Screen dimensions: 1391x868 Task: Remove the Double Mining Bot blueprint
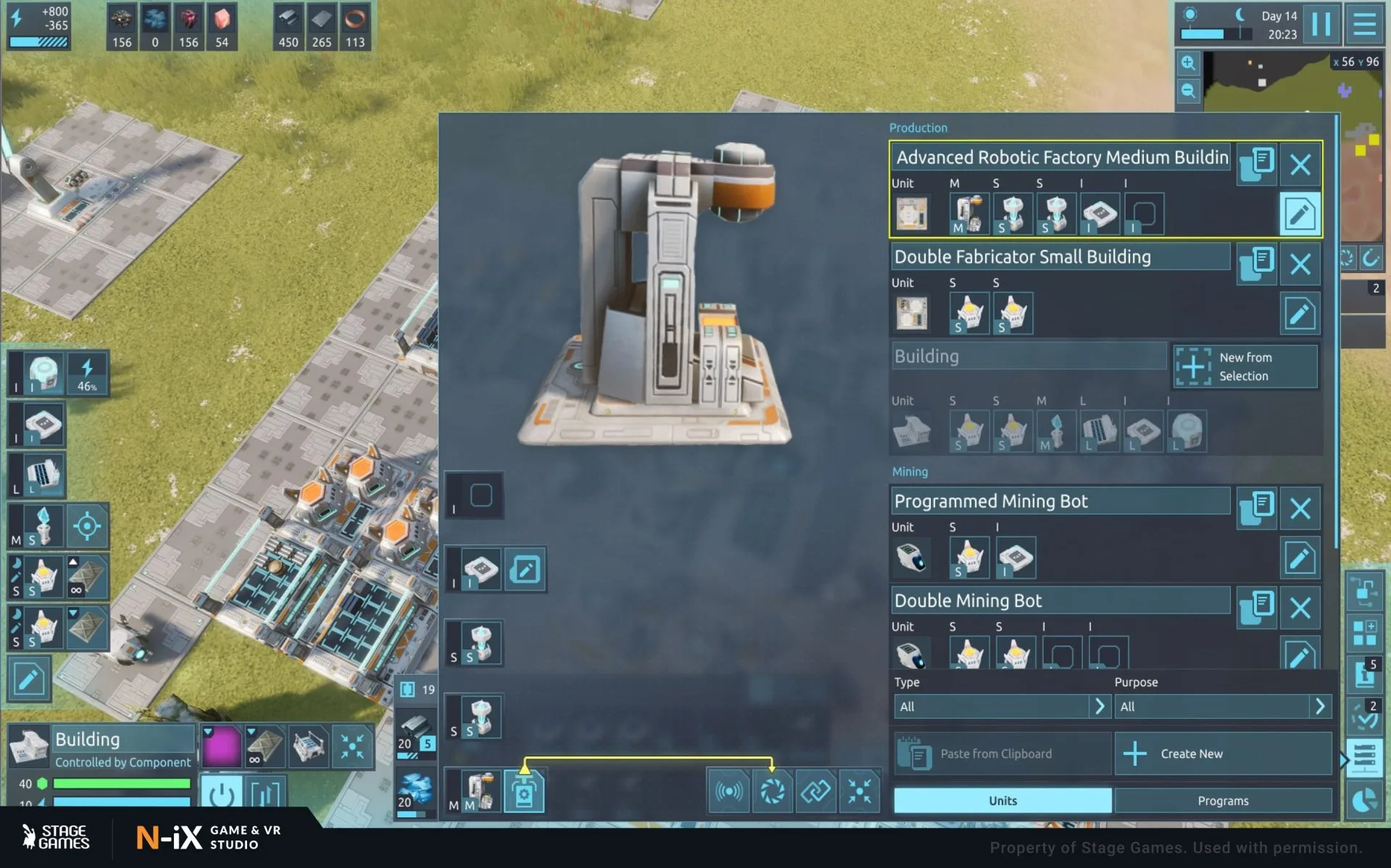(x=1300, y=607)
